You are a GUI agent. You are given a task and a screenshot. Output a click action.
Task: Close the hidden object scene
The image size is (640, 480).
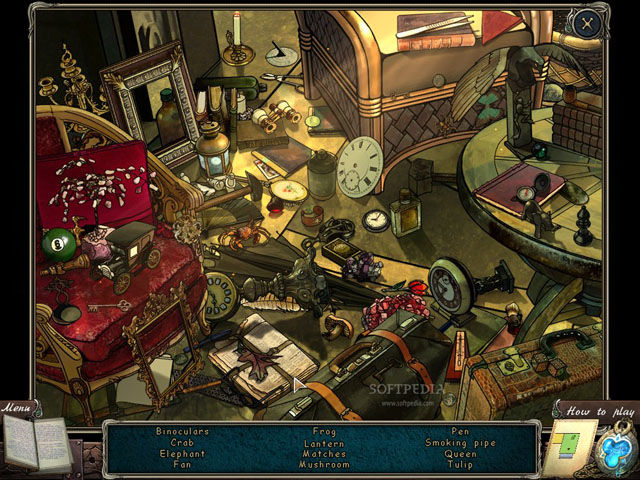coord(588,22)
